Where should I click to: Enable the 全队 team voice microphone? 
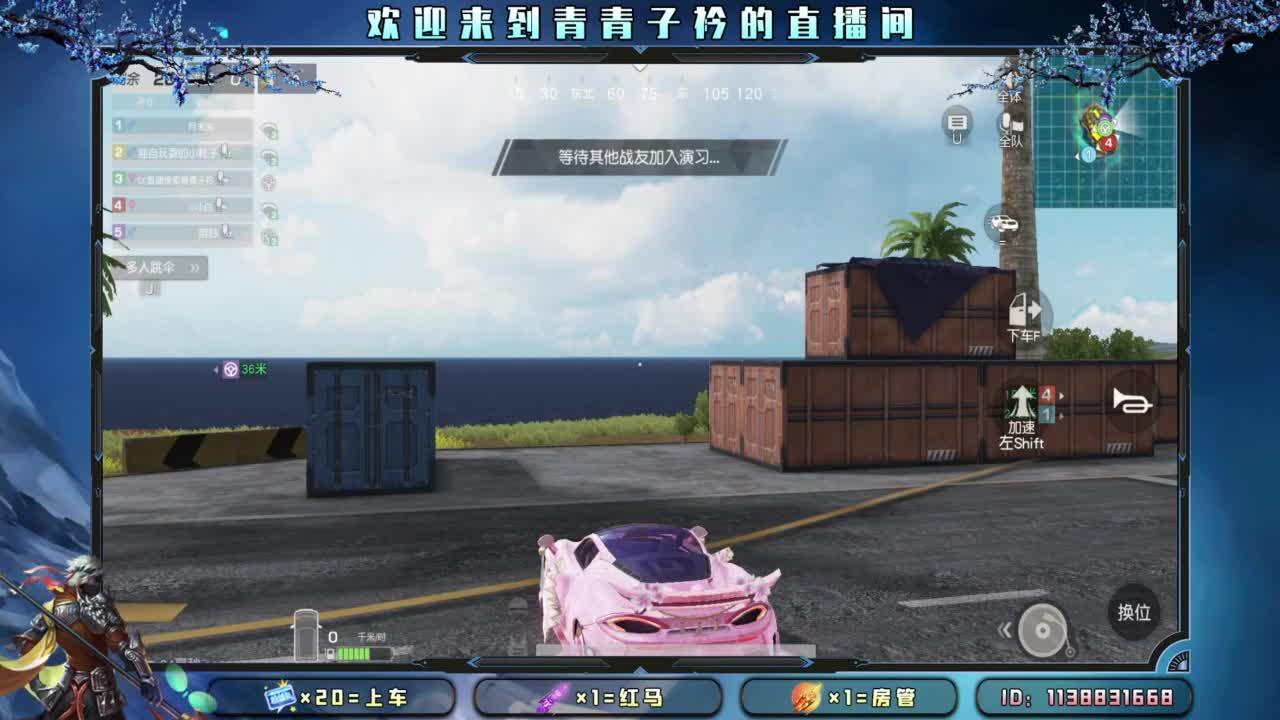(1006, 123)
